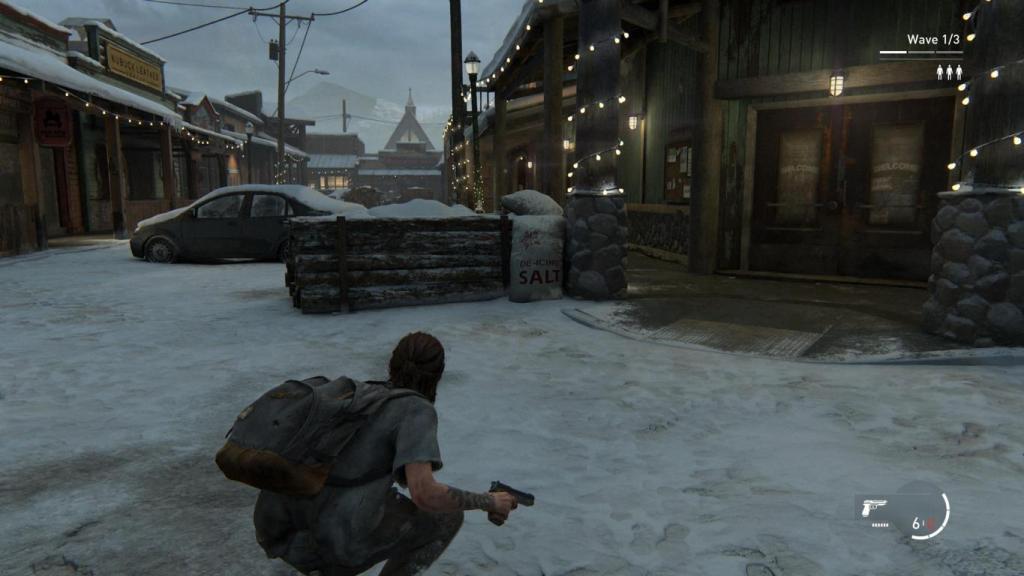1024x576 pixels.
Task: Click the remaining enemies figures icon
Action: (949, 72)
